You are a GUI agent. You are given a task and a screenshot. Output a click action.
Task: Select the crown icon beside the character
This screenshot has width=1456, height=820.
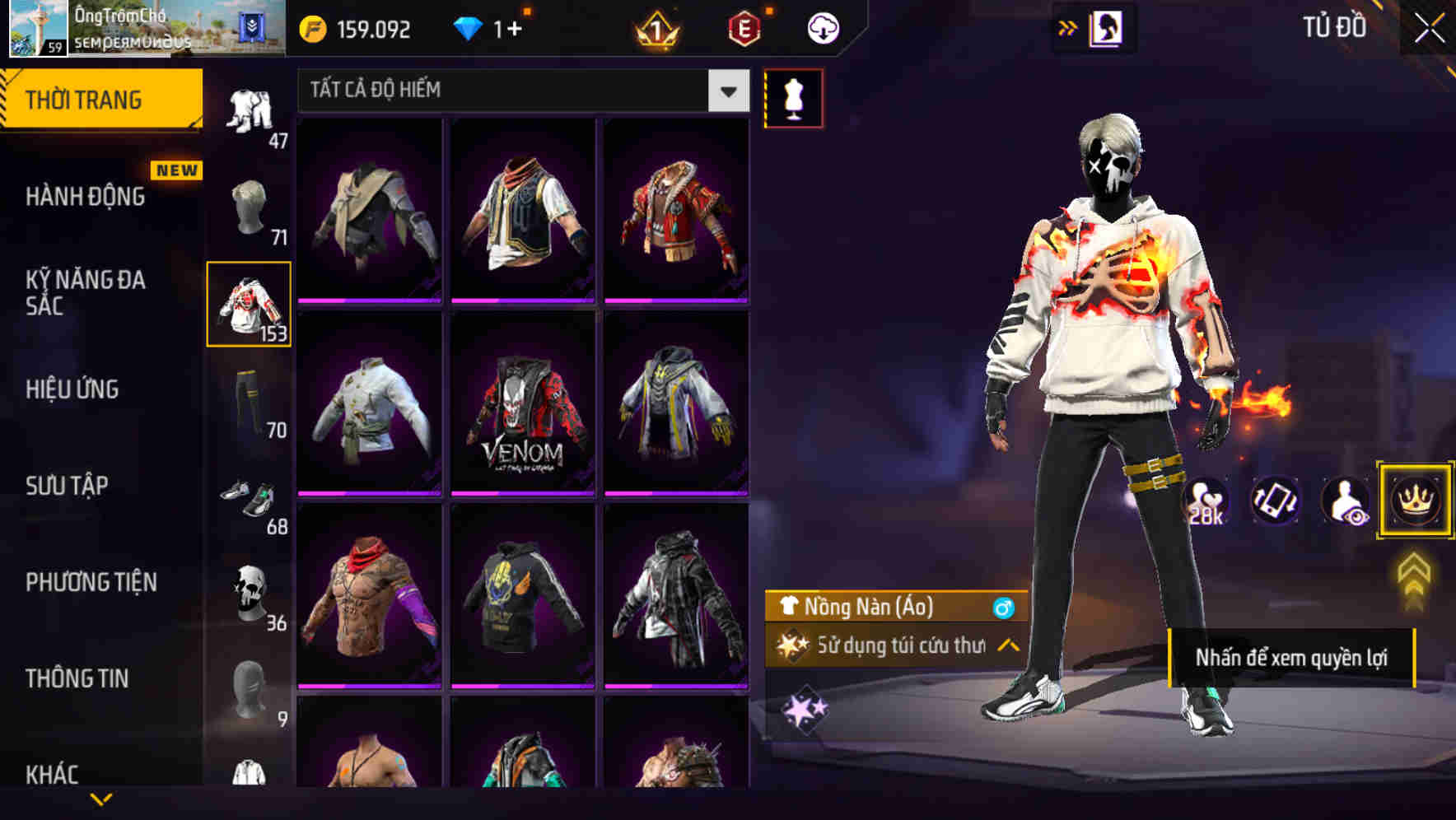pyautogui.click(x=1415, y=501)
